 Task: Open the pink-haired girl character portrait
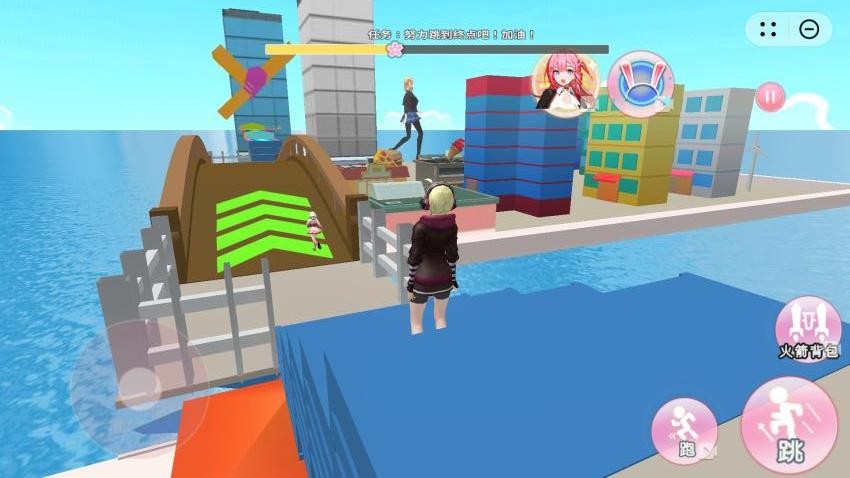pos(567,83)
